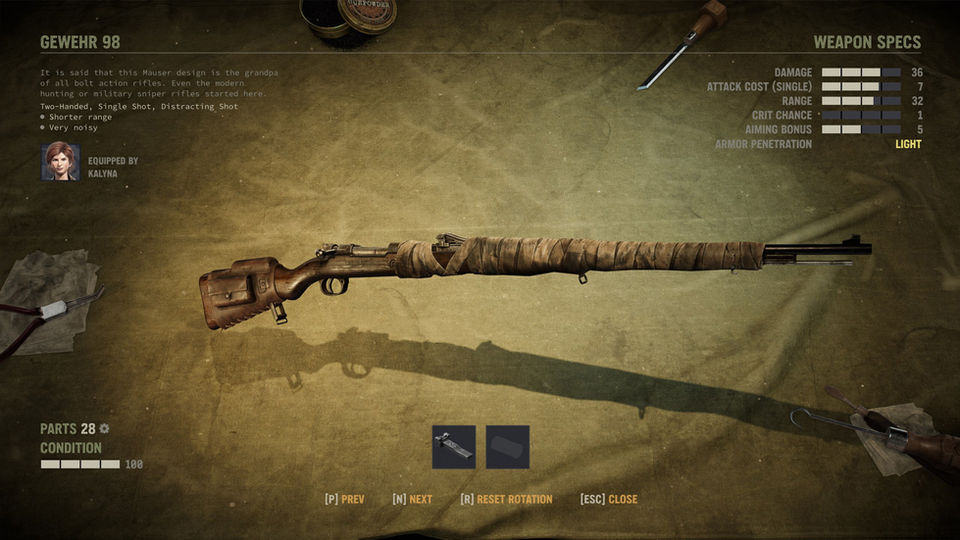Choose the greyed-out wrap attachment slot
Screen dimensions: 960x540
507,447
